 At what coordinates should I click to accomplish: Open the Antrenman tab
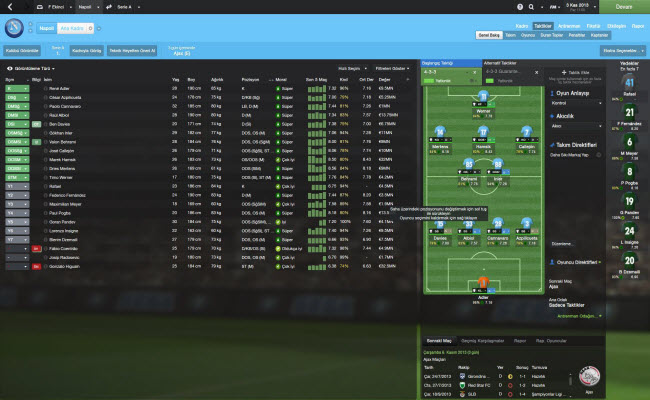566,25
